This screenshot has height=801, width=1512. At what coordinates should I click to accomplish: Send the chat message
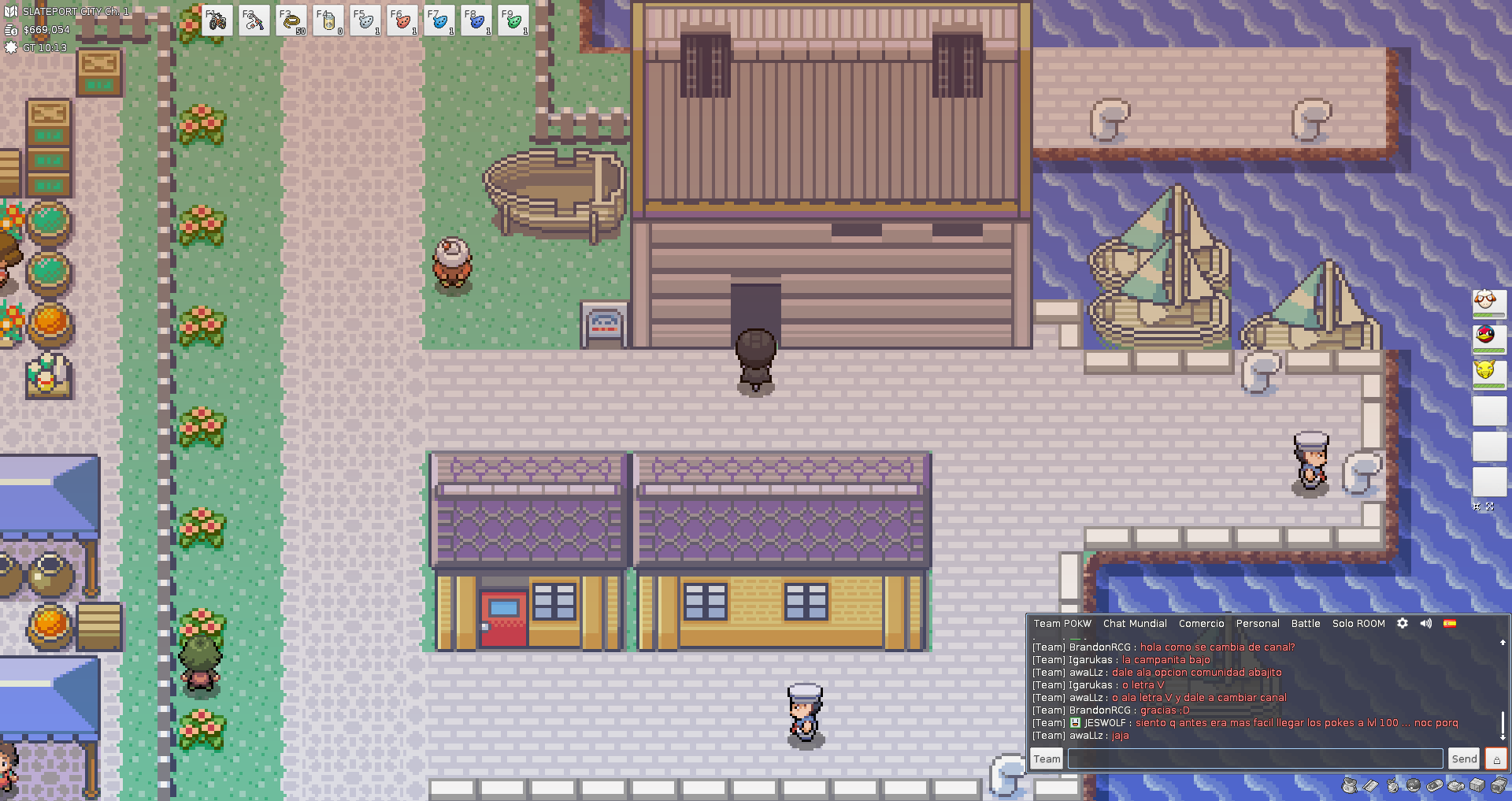[x=1464, y=758]
